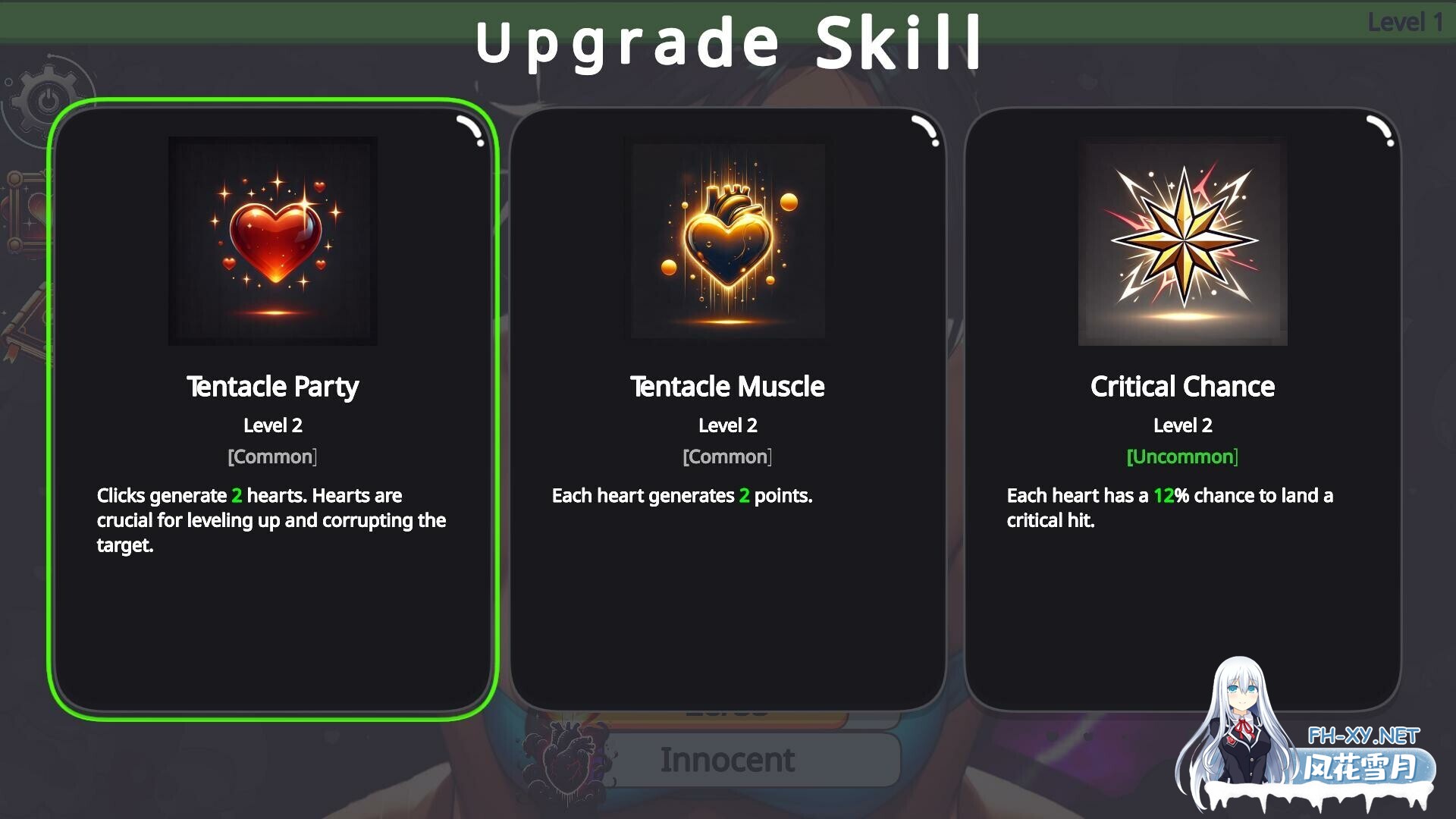Image resolution: width=1456 pixels, height=819 pixels.
Task: Pick the Critical Chance upgrade card
Action: 1183,409
